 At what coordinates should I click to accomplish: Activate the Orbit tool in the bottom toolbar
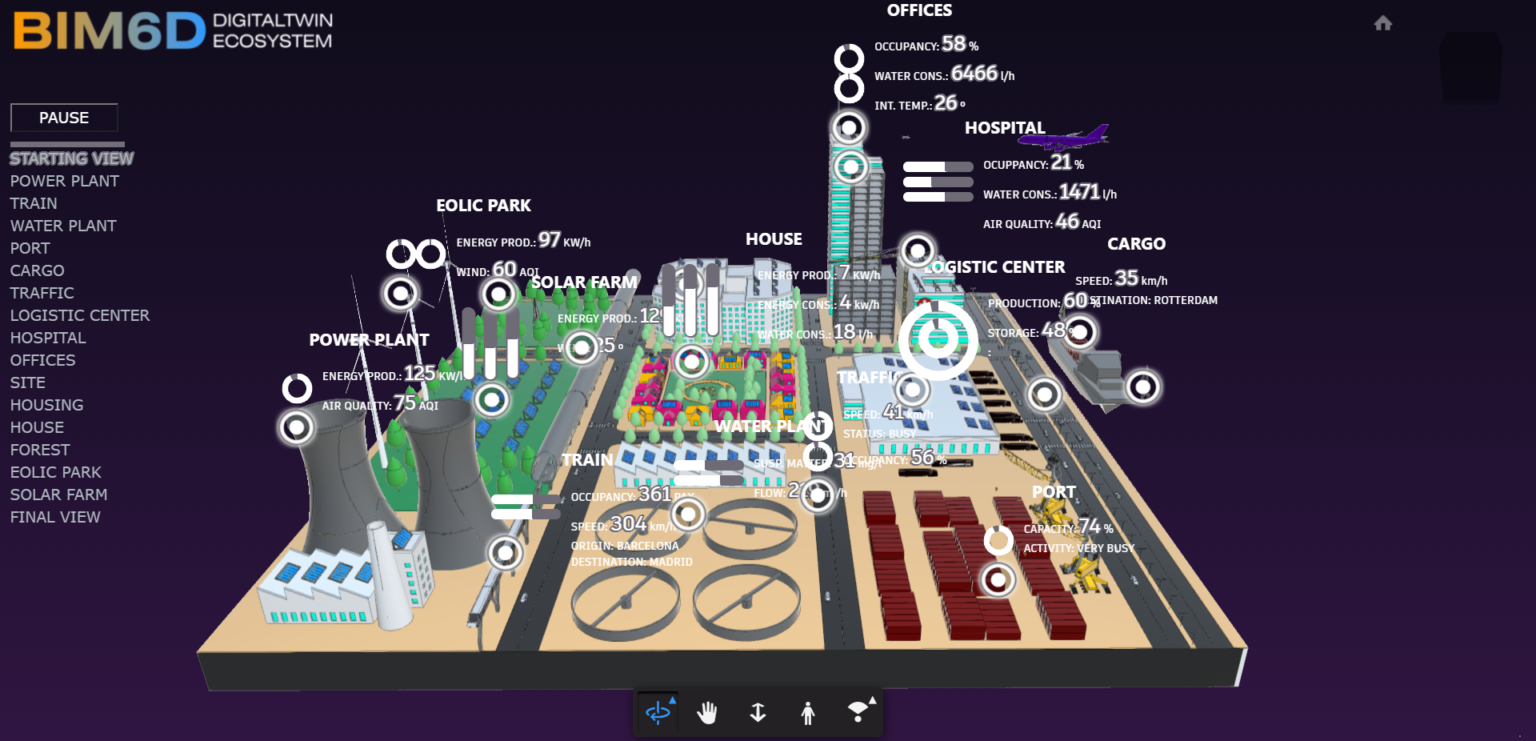(657, 713)
